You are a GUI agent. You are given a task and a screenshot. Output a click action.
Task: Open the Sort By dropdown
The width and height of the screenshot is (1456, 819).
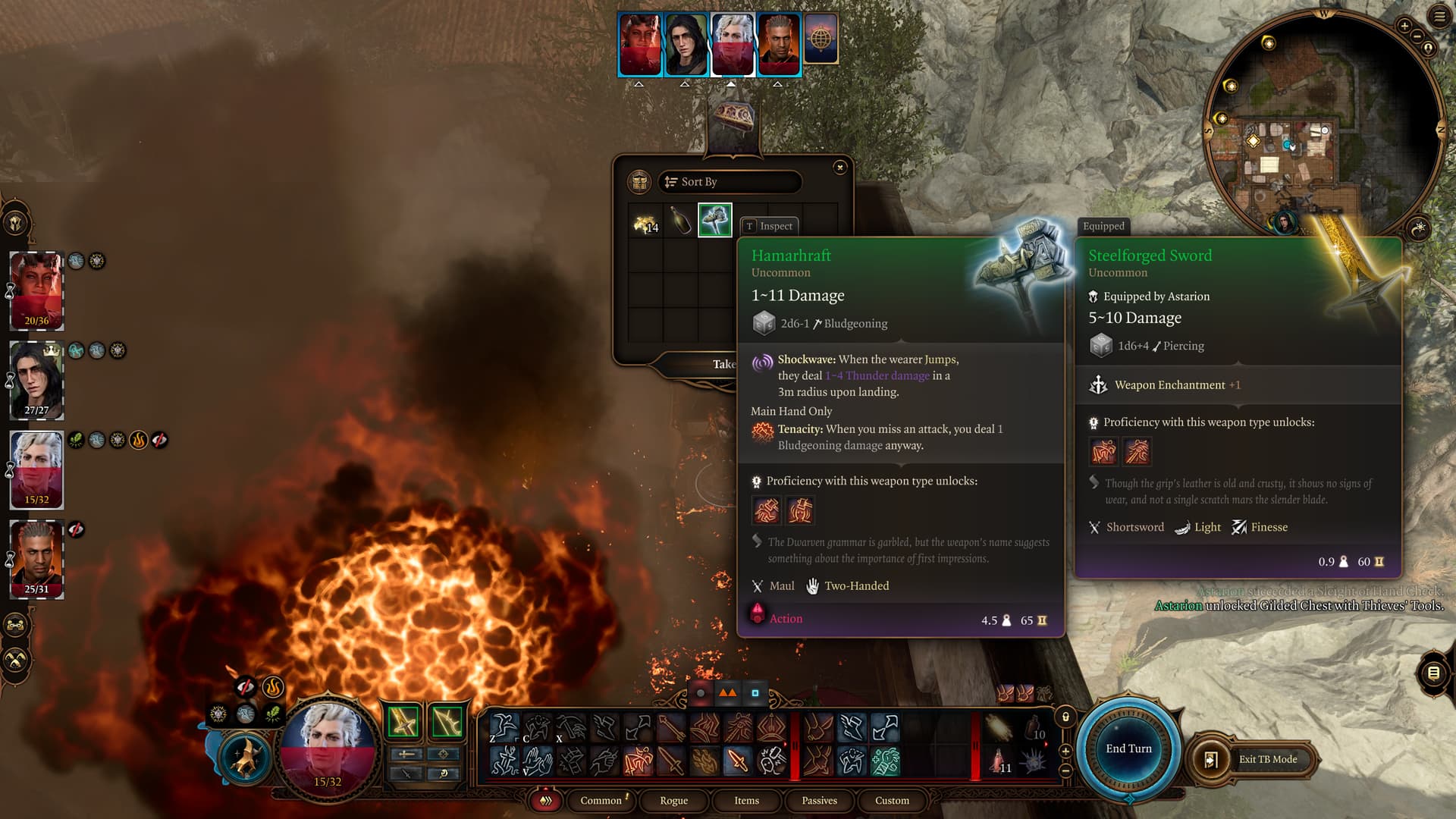point(730,182)
